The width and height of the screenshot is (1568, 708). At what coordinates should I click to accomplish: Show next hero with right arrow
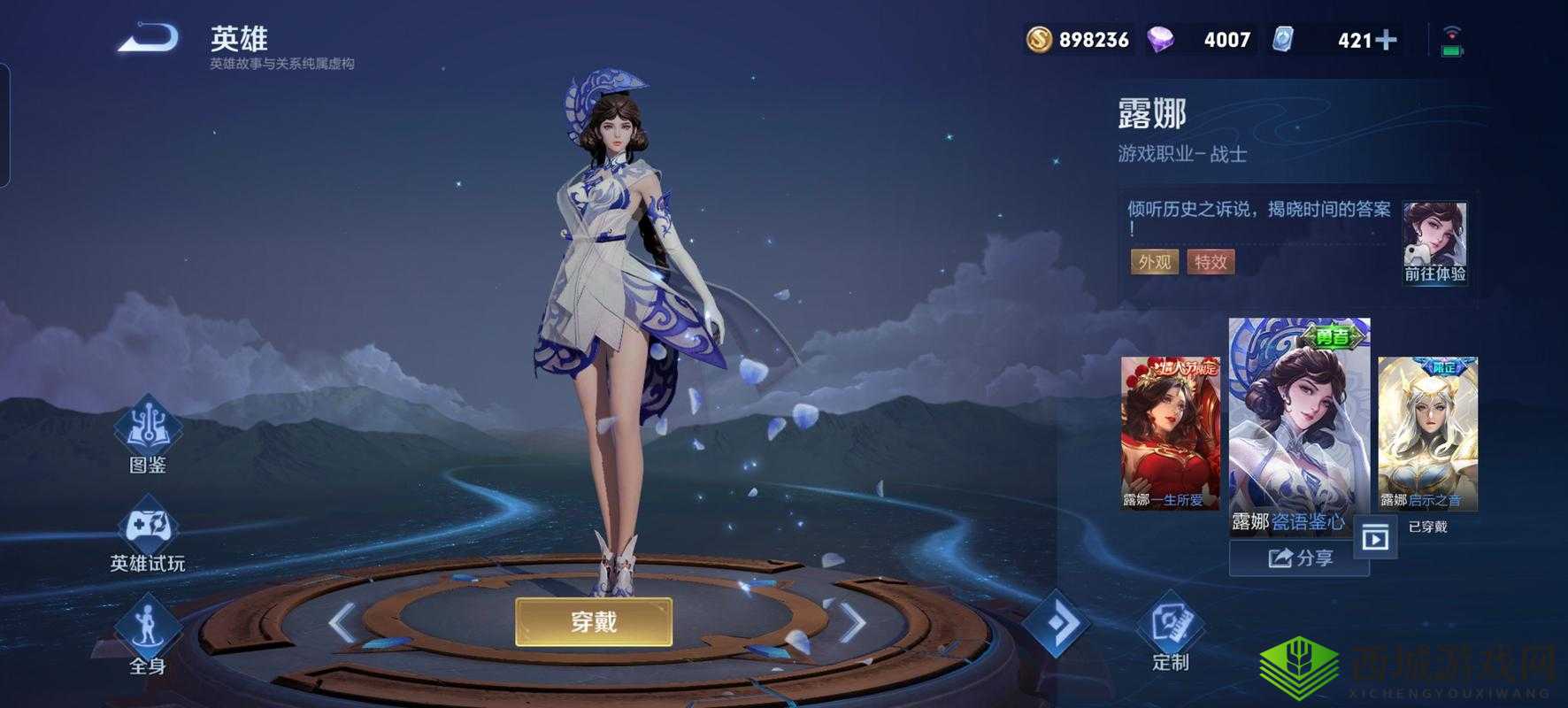[x=851, y=623]
